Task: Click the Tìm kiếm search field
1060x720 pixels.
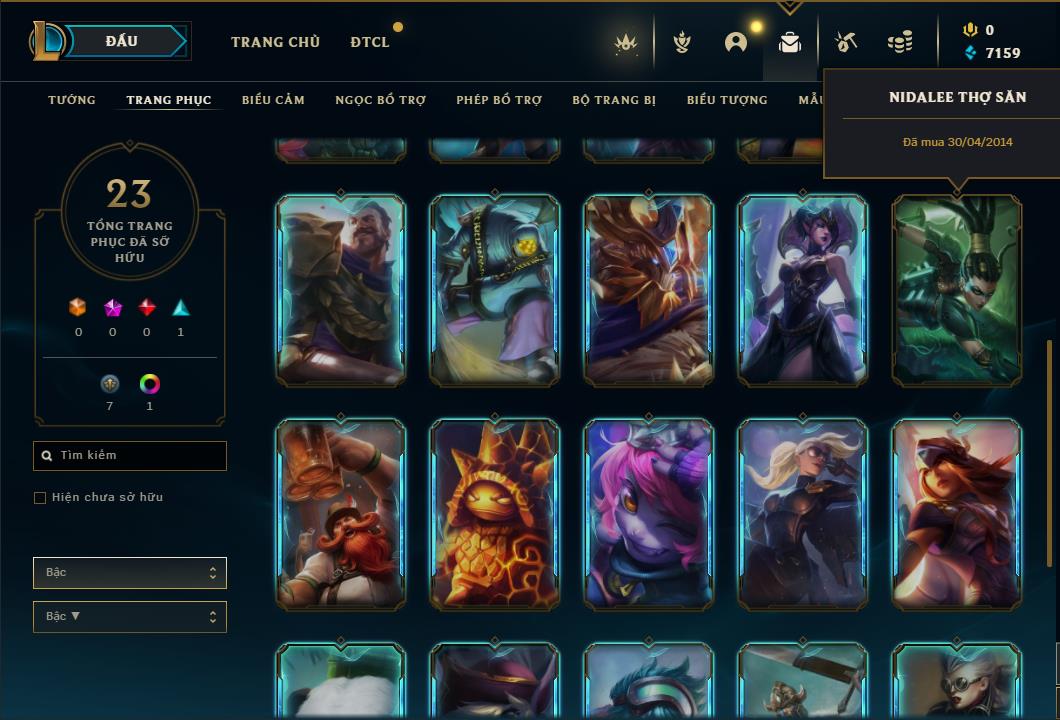Action: click(x=130, y=456)
